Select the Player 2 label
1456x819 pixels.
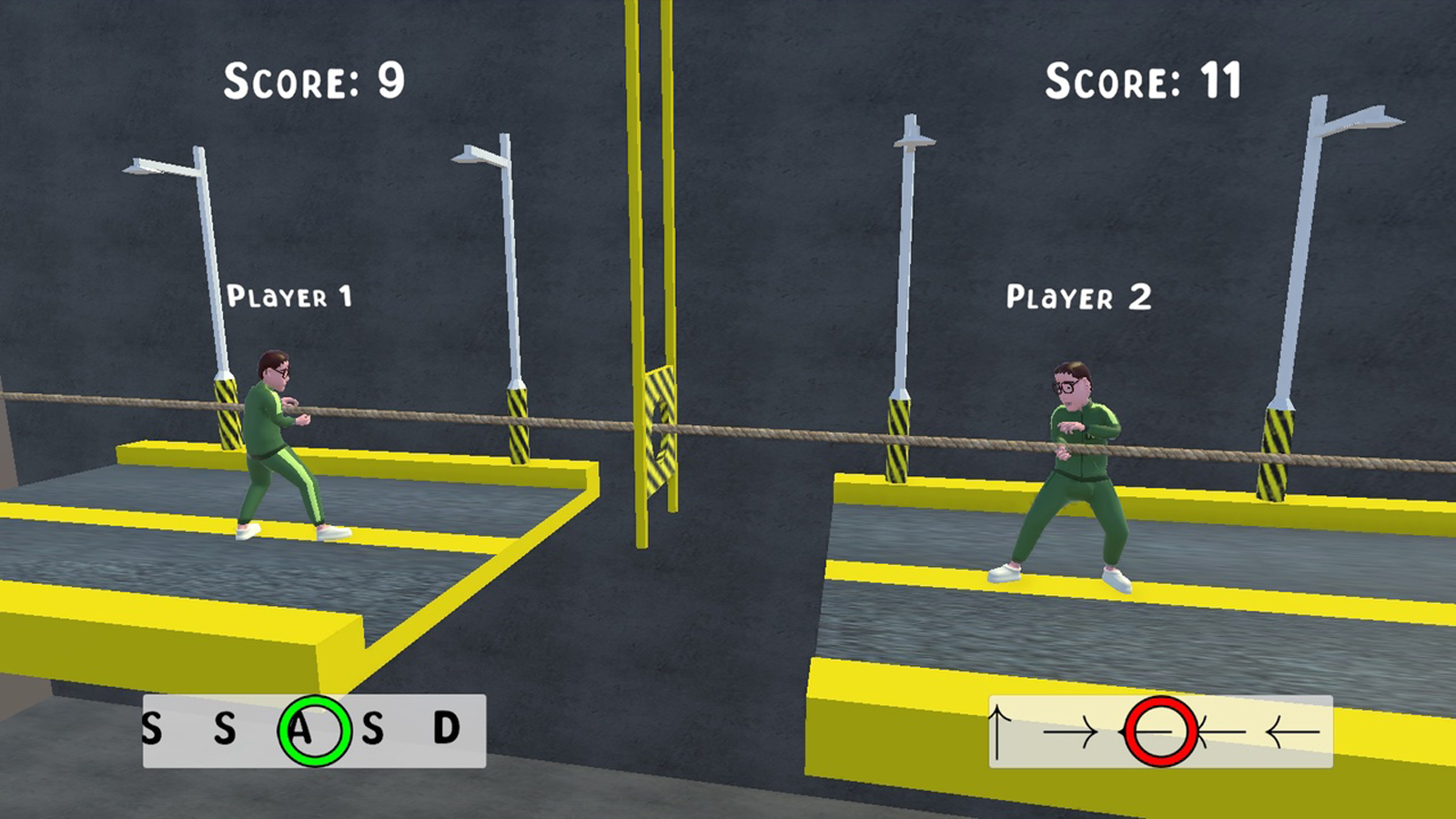coord(1080,296)
